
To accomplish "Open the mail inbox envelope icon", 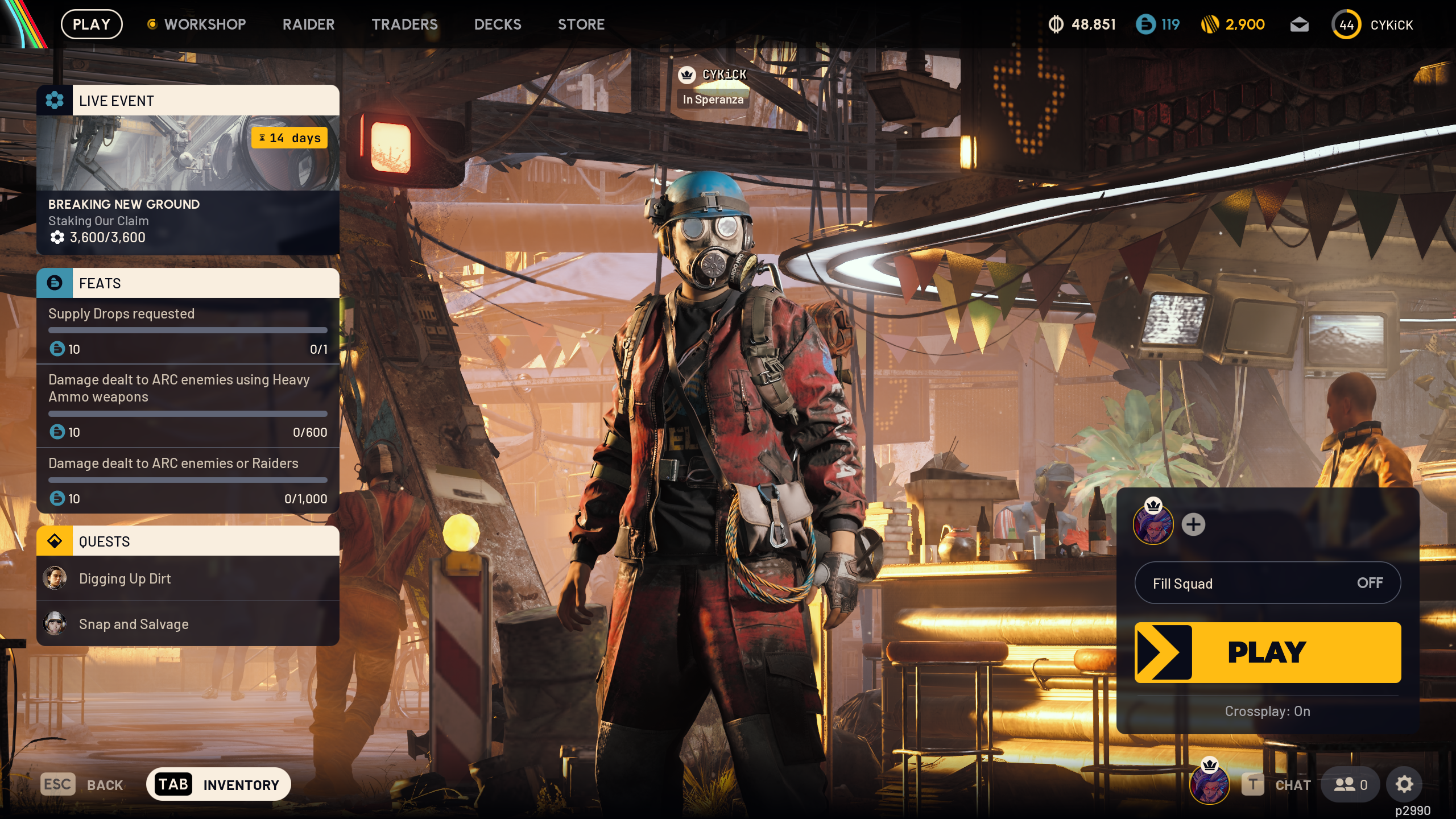I will point(1299,24).
